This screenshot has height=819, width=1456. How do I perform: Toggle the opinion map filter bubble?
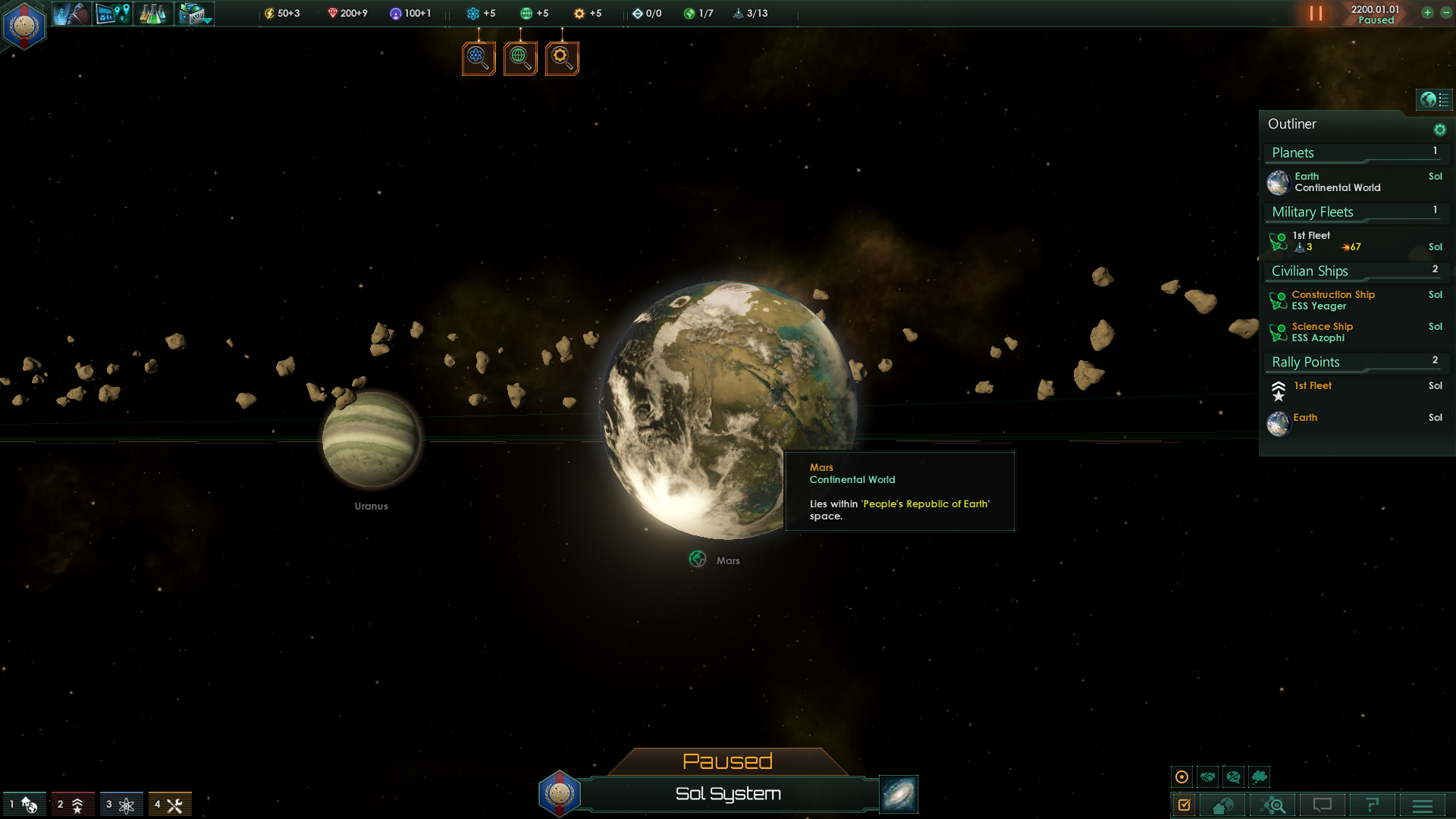tap(1232, 777)
